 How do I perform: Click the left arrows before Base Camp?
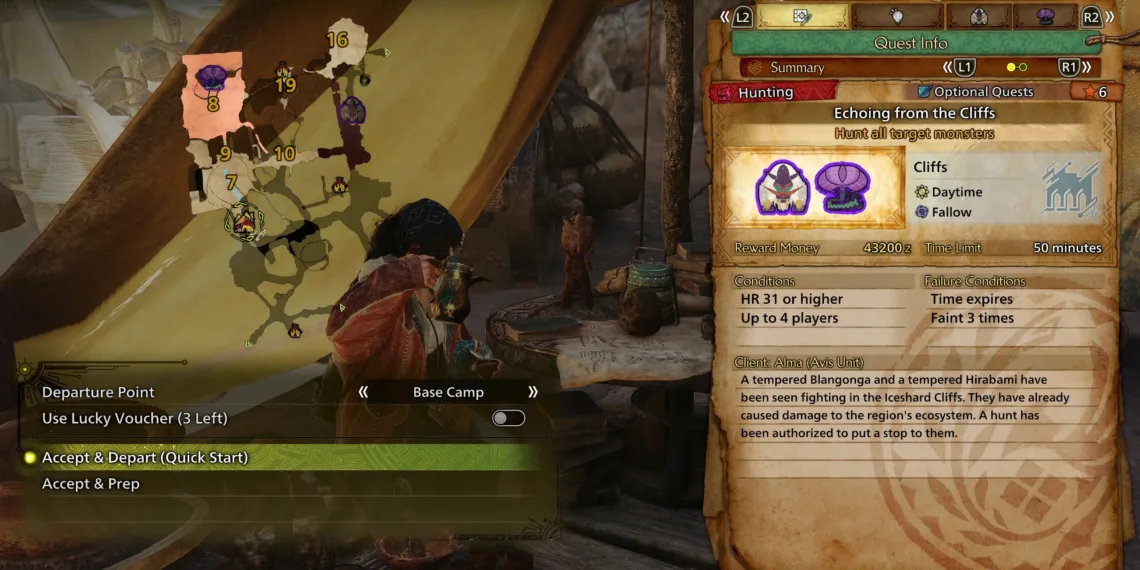(363, 392)
